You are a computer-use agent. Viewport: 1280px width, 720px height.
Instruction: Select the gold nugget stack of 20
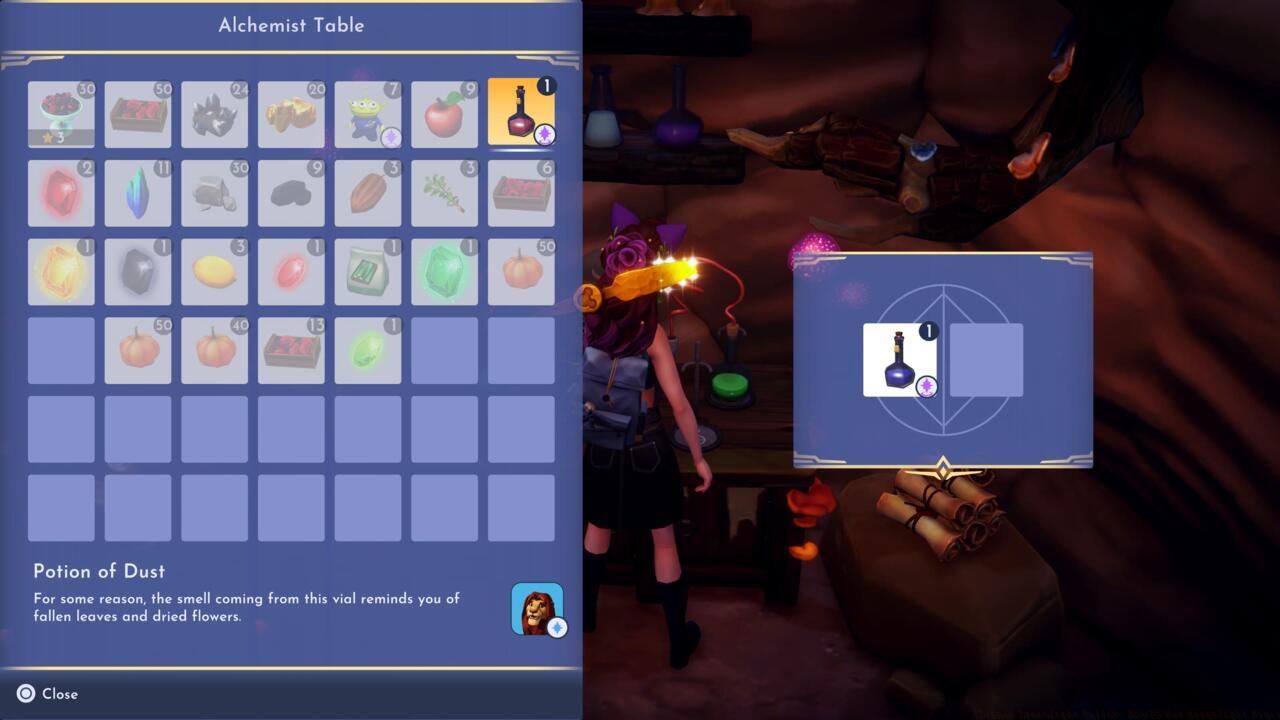click(291, 112)
